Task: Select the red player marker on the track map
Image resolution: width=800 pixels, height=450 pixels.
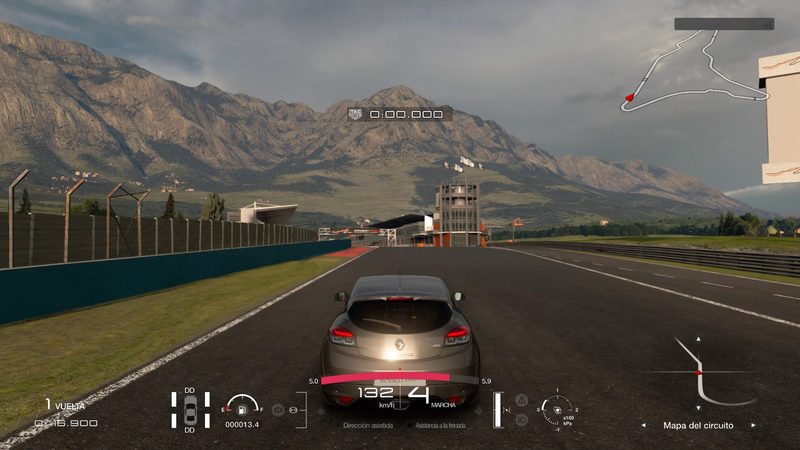Action: [x=629, y=97]
